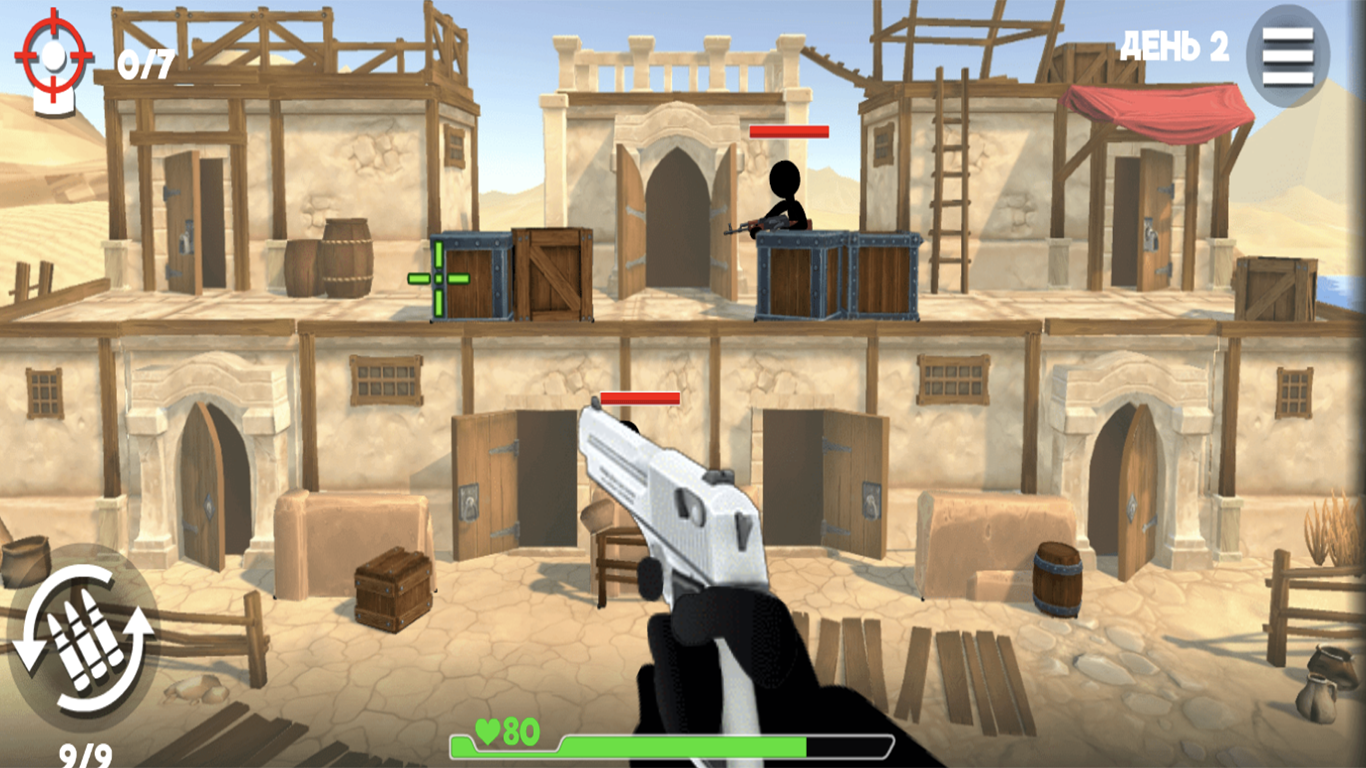The image size is (1366, 768).
Task: Click the enemy's red health bar
Action: 791,130
